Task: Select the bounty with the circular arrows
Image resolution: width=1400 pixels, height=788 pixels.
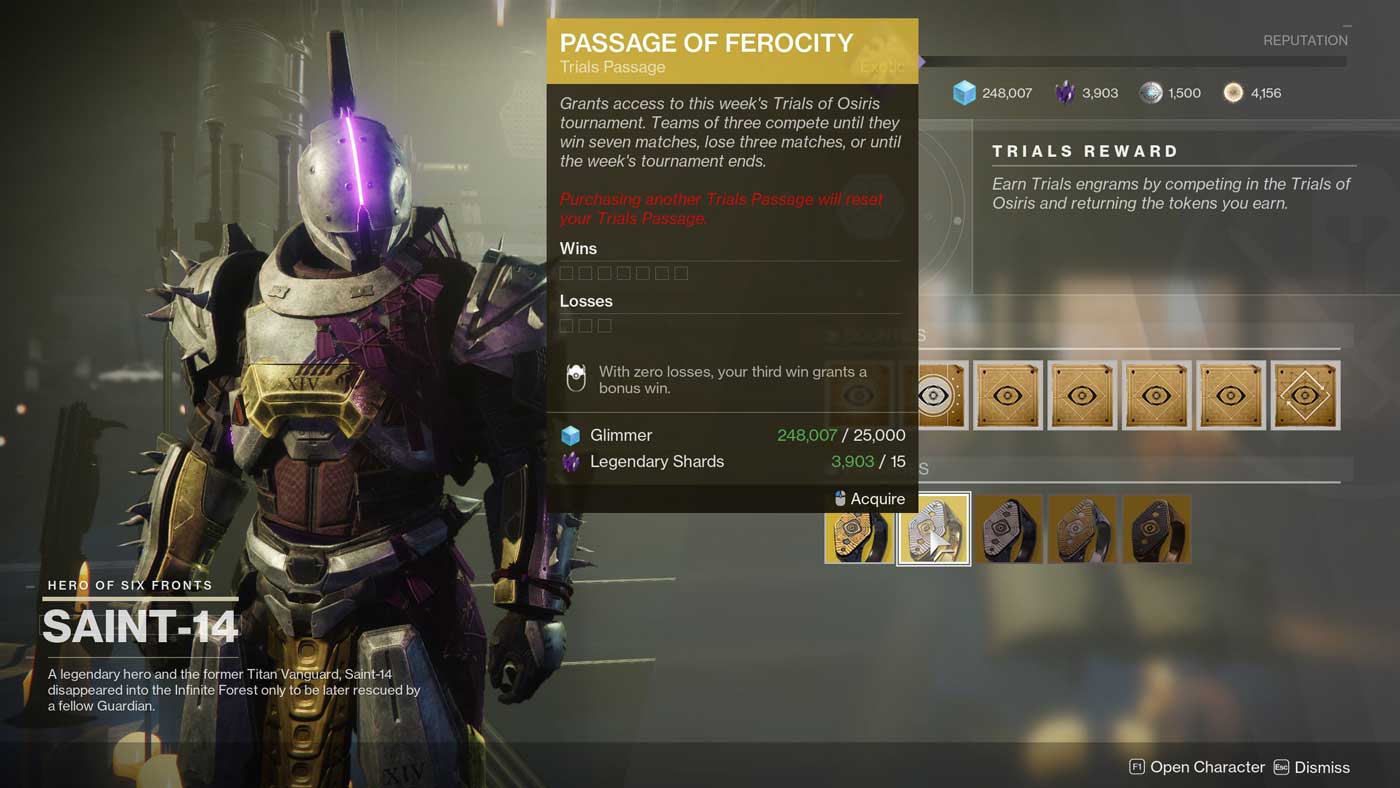Action: click(1305, 395)
